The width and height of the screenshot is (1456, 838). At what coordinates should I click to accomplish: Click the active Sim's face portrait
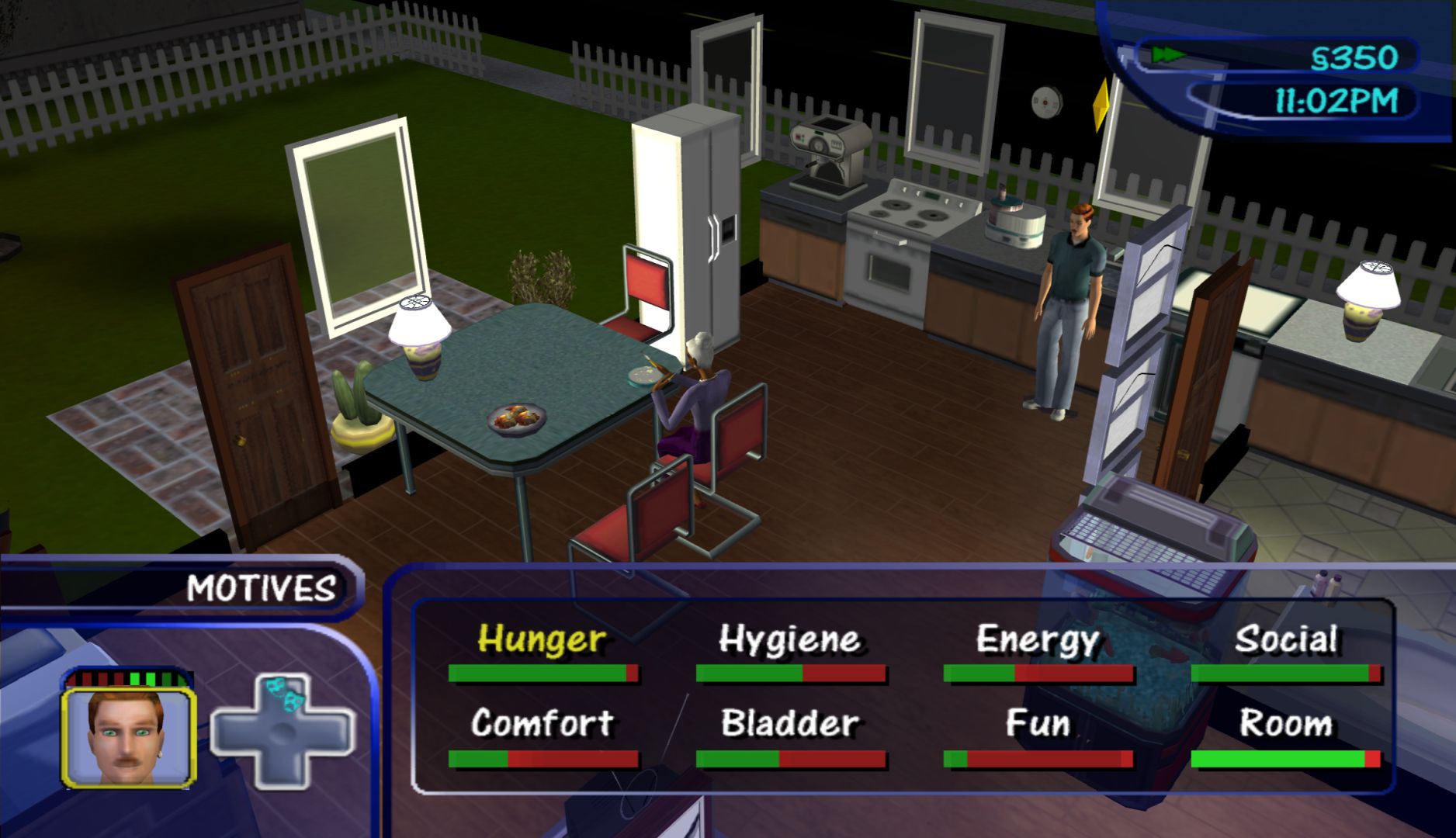click(x=128, y=737)
